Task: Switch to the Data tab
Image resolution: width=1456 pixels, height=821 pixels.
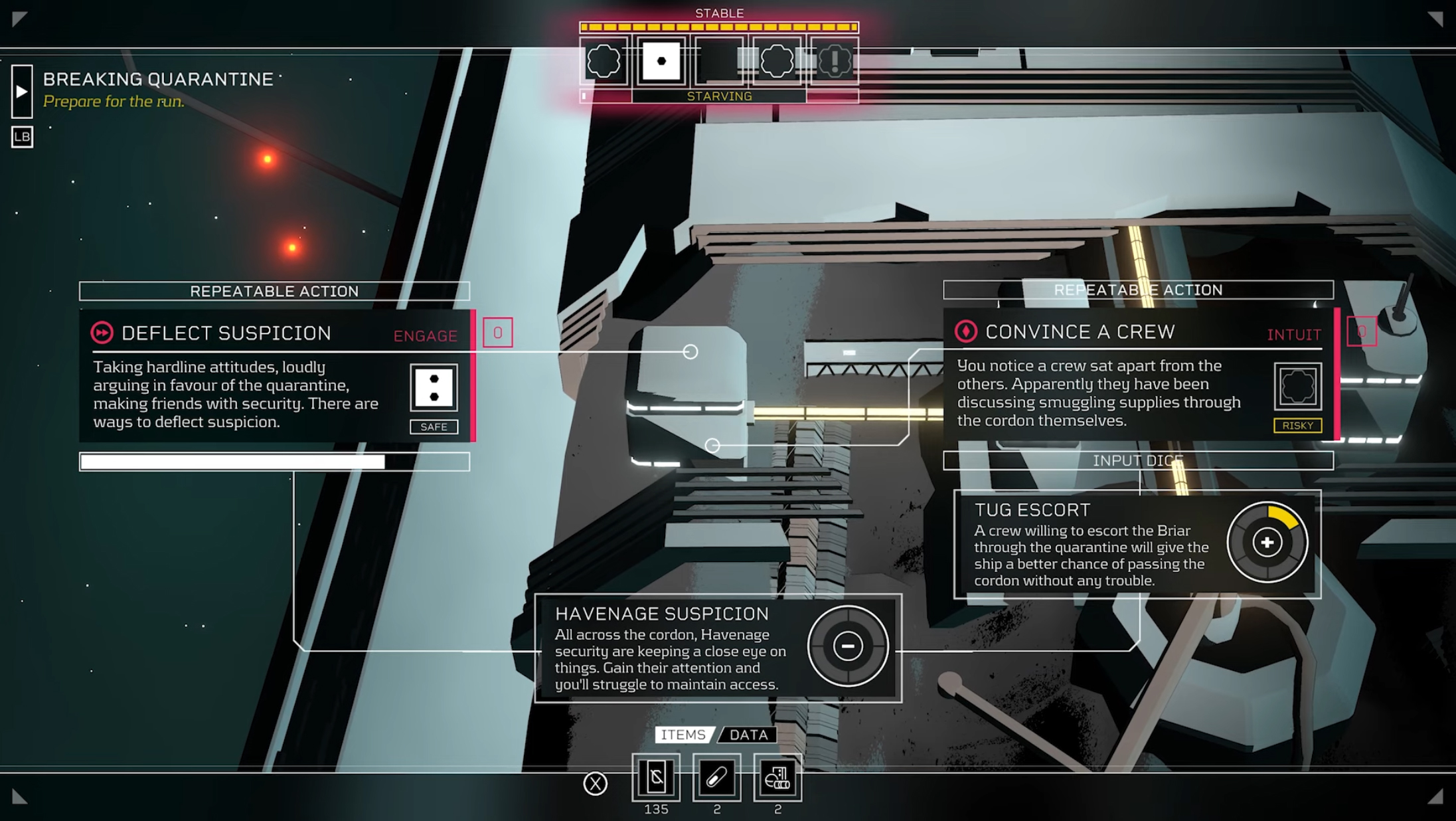Action: 749,735
